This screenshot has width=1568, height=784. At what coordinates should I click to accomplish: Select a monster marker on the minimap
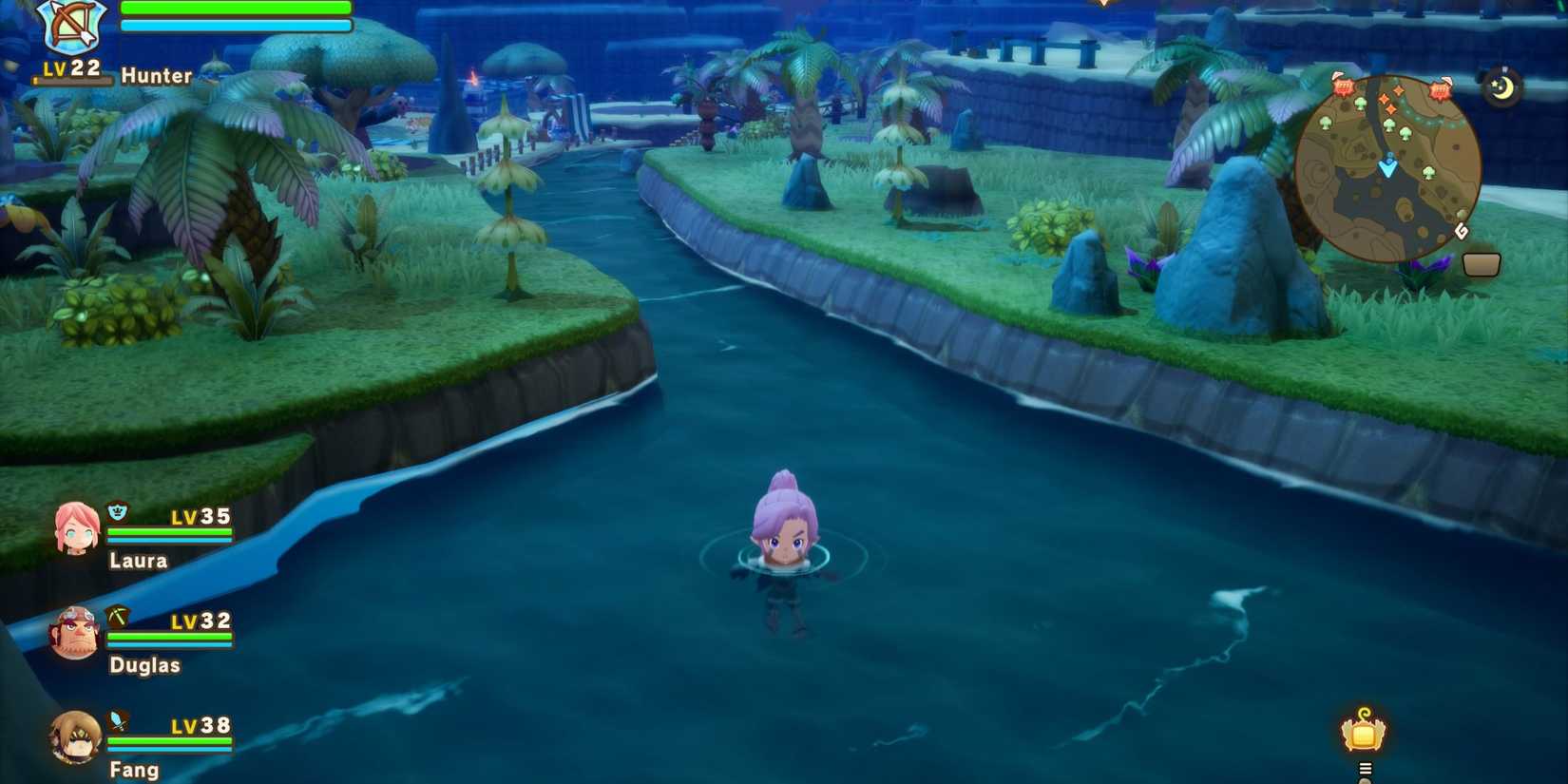coord(1345,87)
